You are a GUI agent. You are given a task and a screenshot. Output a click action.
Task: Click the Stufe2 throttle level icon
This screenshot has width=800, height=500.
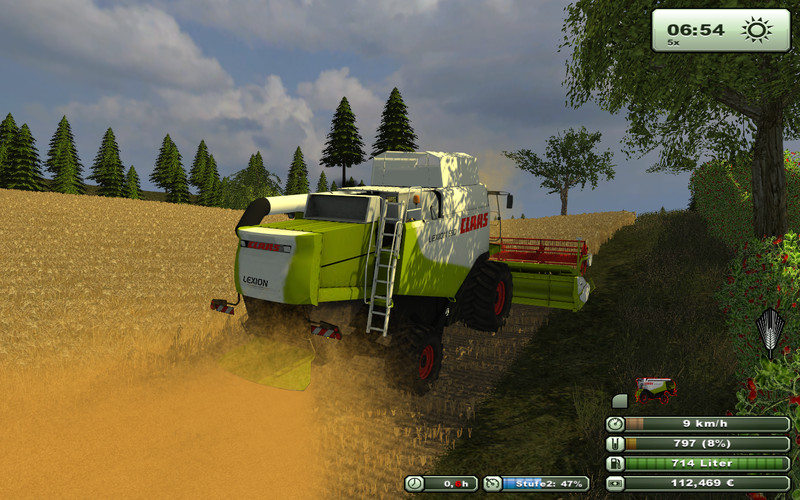click(492, 484)
